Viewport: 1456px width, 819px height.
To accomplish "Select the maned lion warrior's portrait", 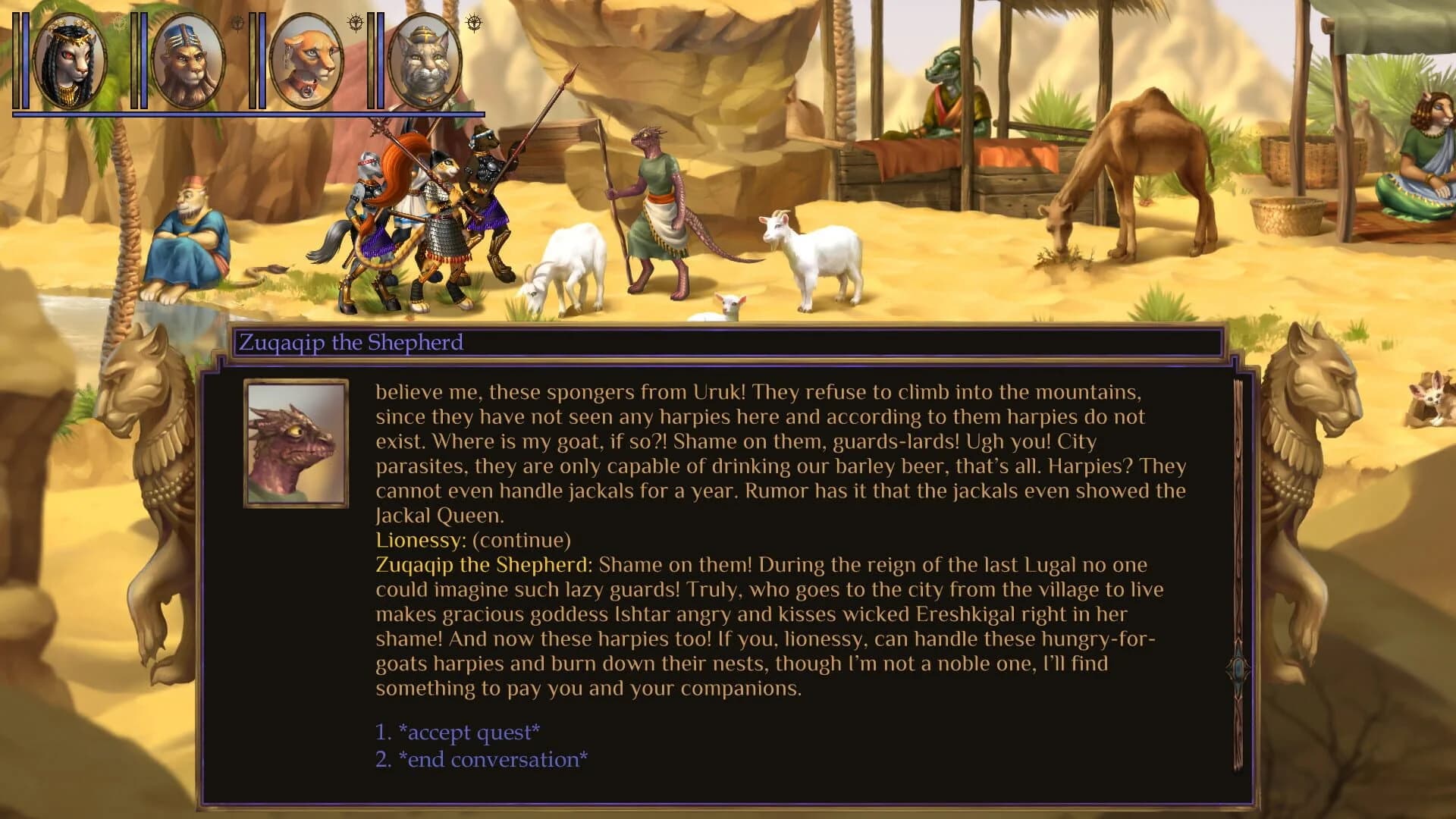I will point(187,61).
